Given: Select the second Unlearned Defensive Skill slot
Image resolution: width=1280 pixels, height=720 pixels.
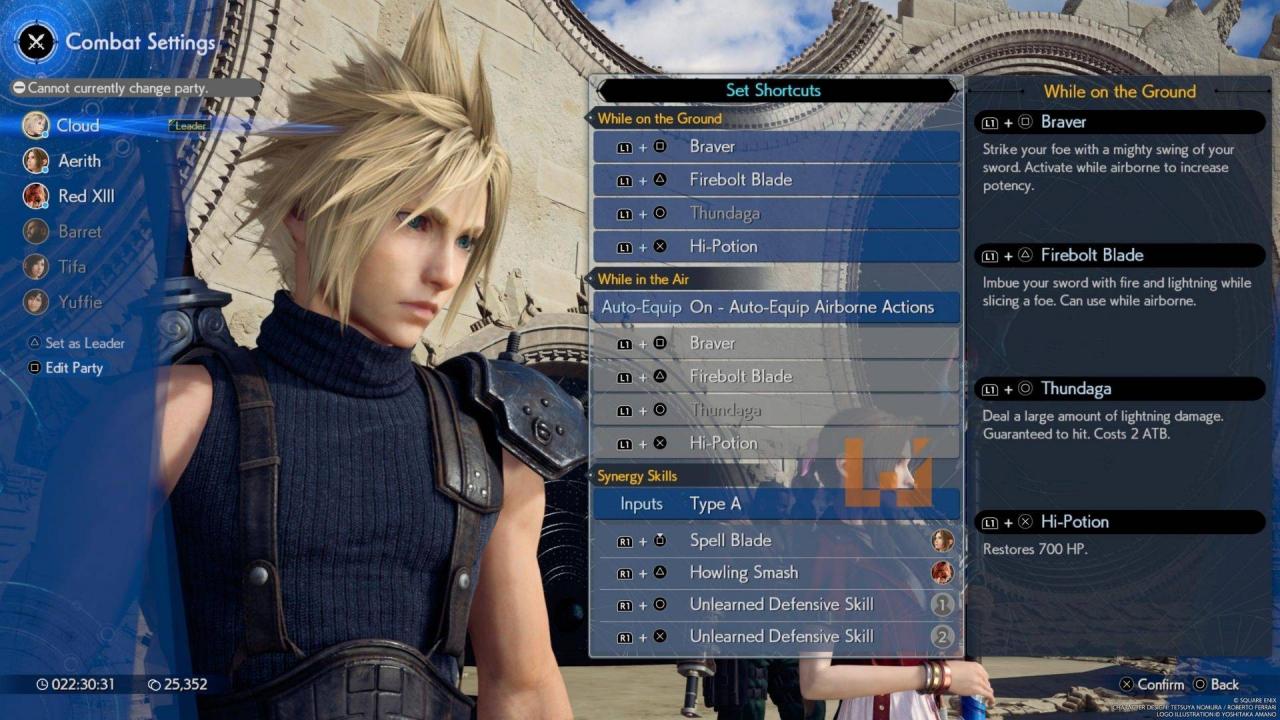Looking at the screenshot, I should tap(775, 636).
